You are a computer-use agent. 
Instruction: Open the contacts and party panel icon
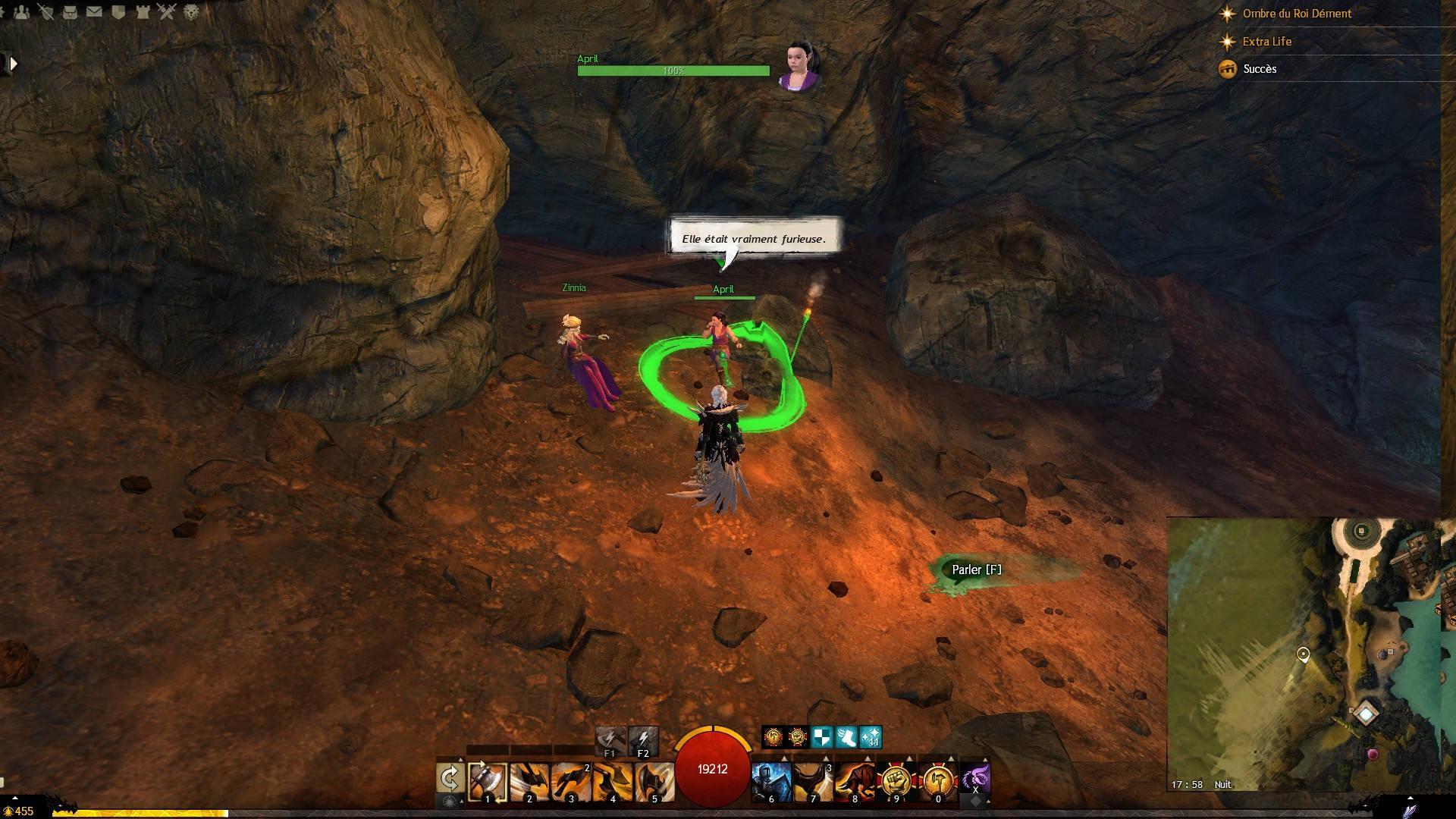pyautogui.click(x=21, y=12)
